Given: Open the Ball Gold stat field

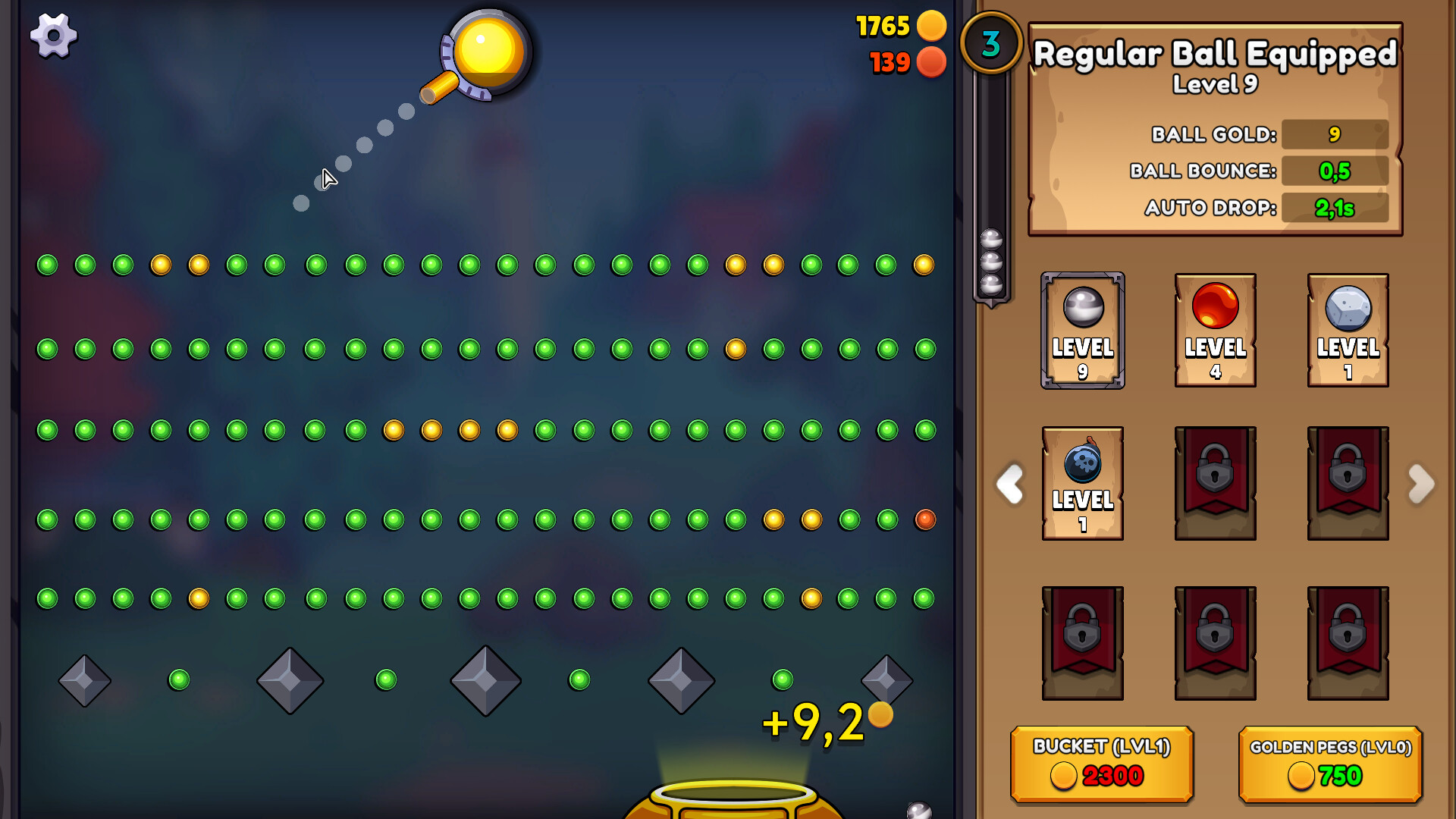Looking at the screenshot, I should pyautogui.click(x=1335, y=134).
